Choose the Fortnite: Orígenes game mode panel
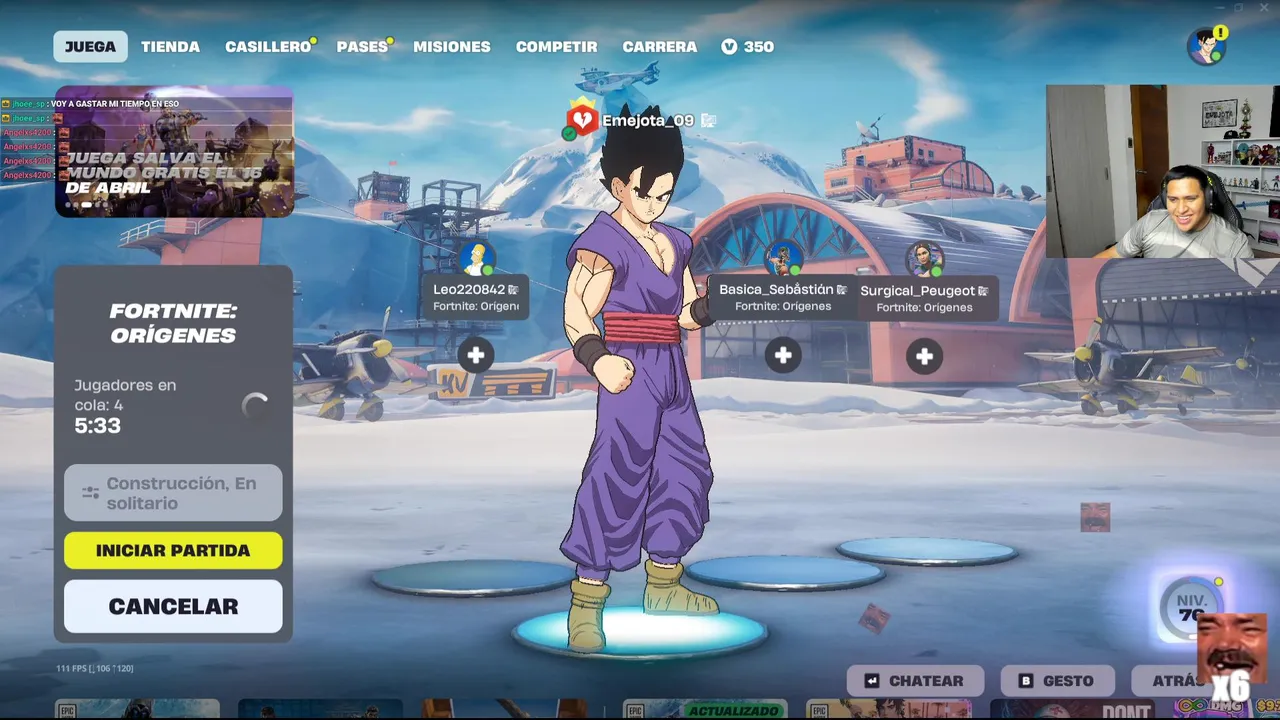This screenshot has height=720, width=1280. click(x=173, y=323)
